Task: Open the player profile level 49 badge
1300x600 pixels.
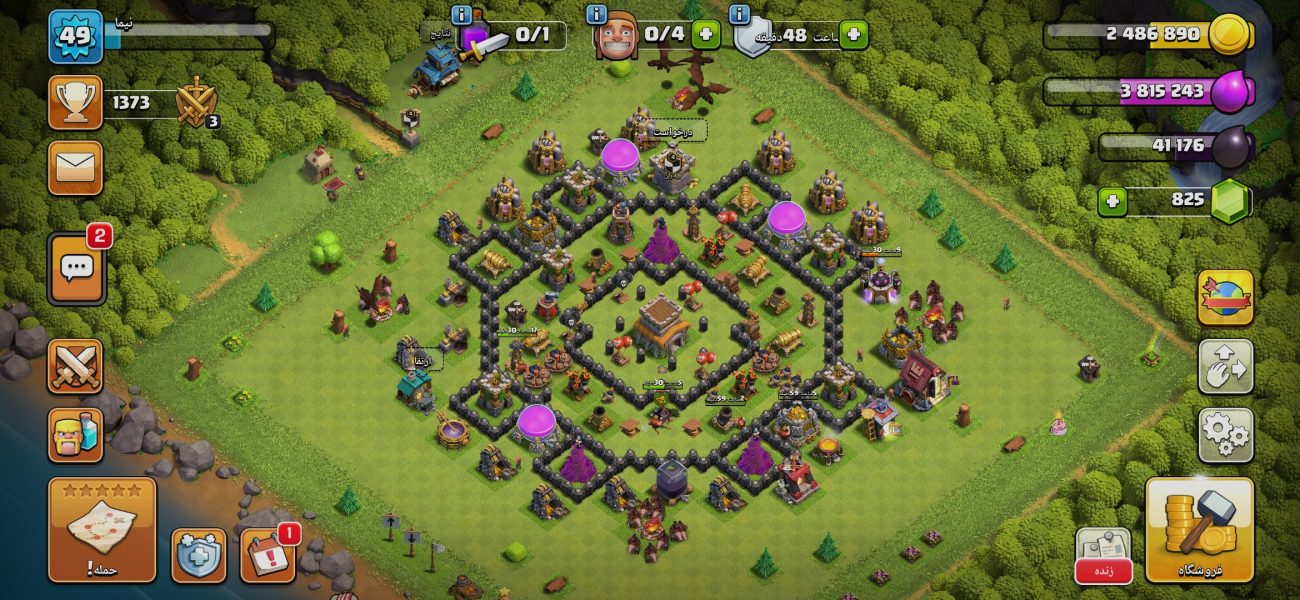Action: tap(75, 37)
